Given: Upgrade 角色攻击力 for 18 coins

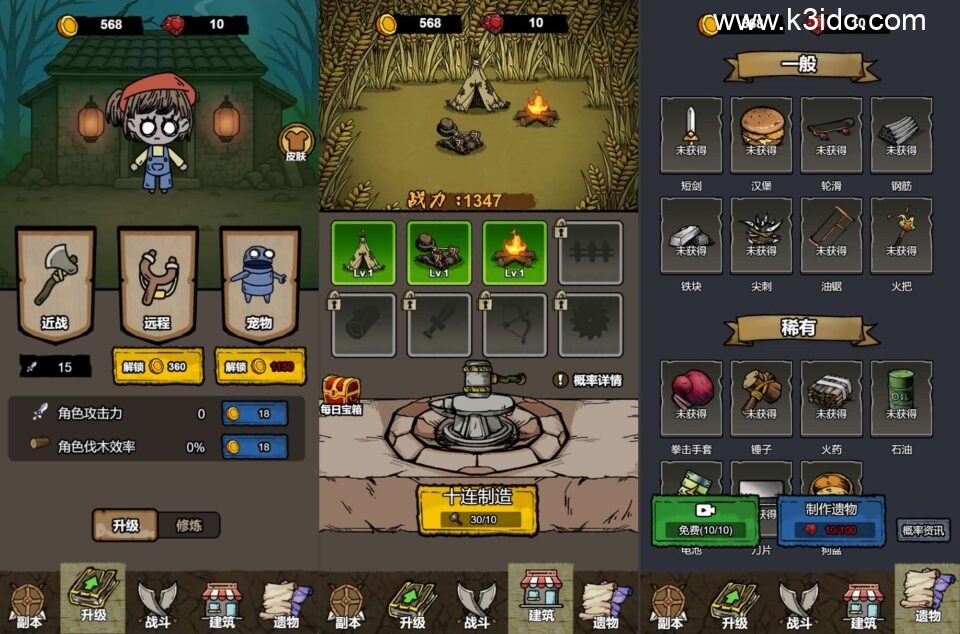Looking at the screenshot, I should (x=254, y=413).
